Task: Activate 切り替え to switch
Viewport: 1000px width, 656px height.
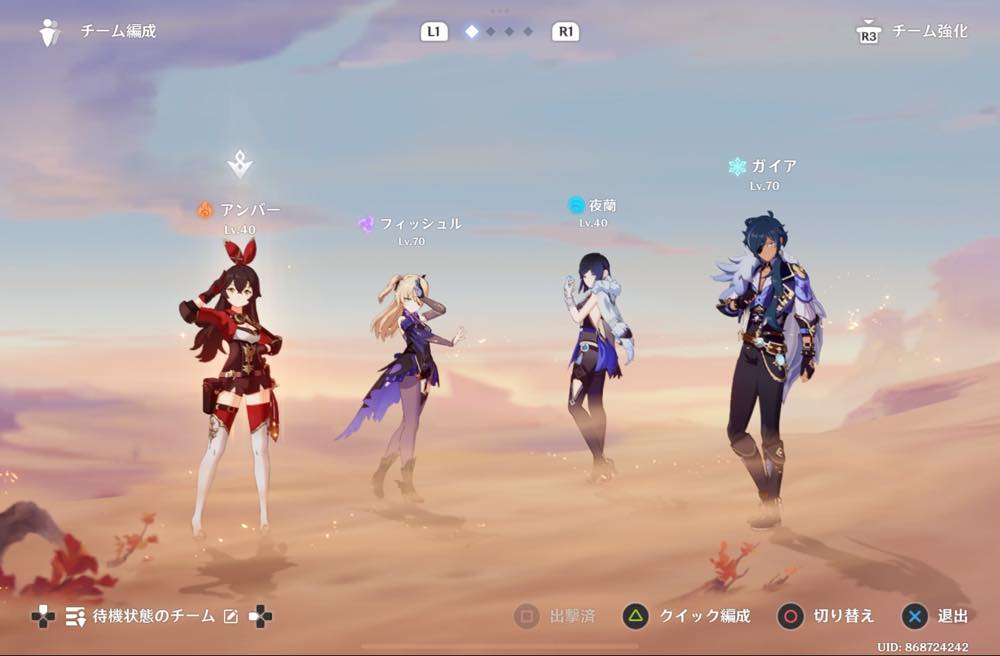Action: point(826,616)
